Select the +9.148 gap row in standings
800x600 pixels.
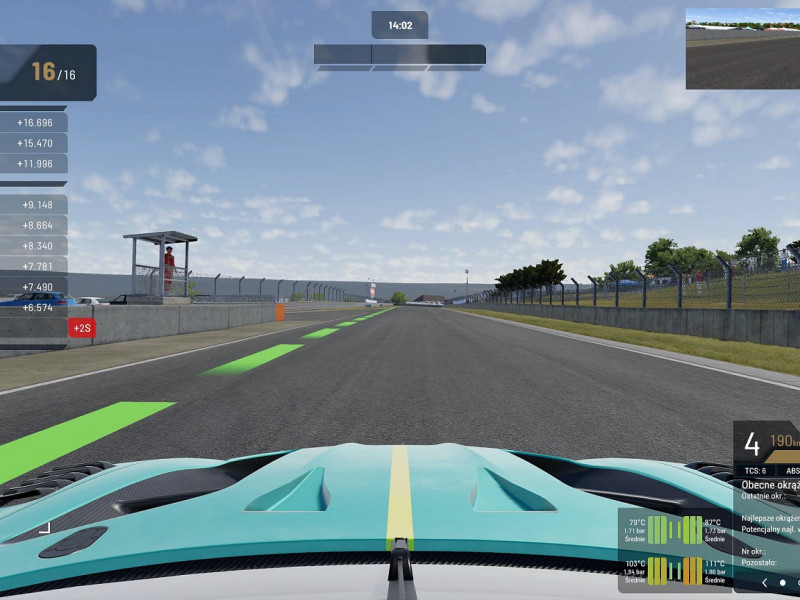[34, 205]
